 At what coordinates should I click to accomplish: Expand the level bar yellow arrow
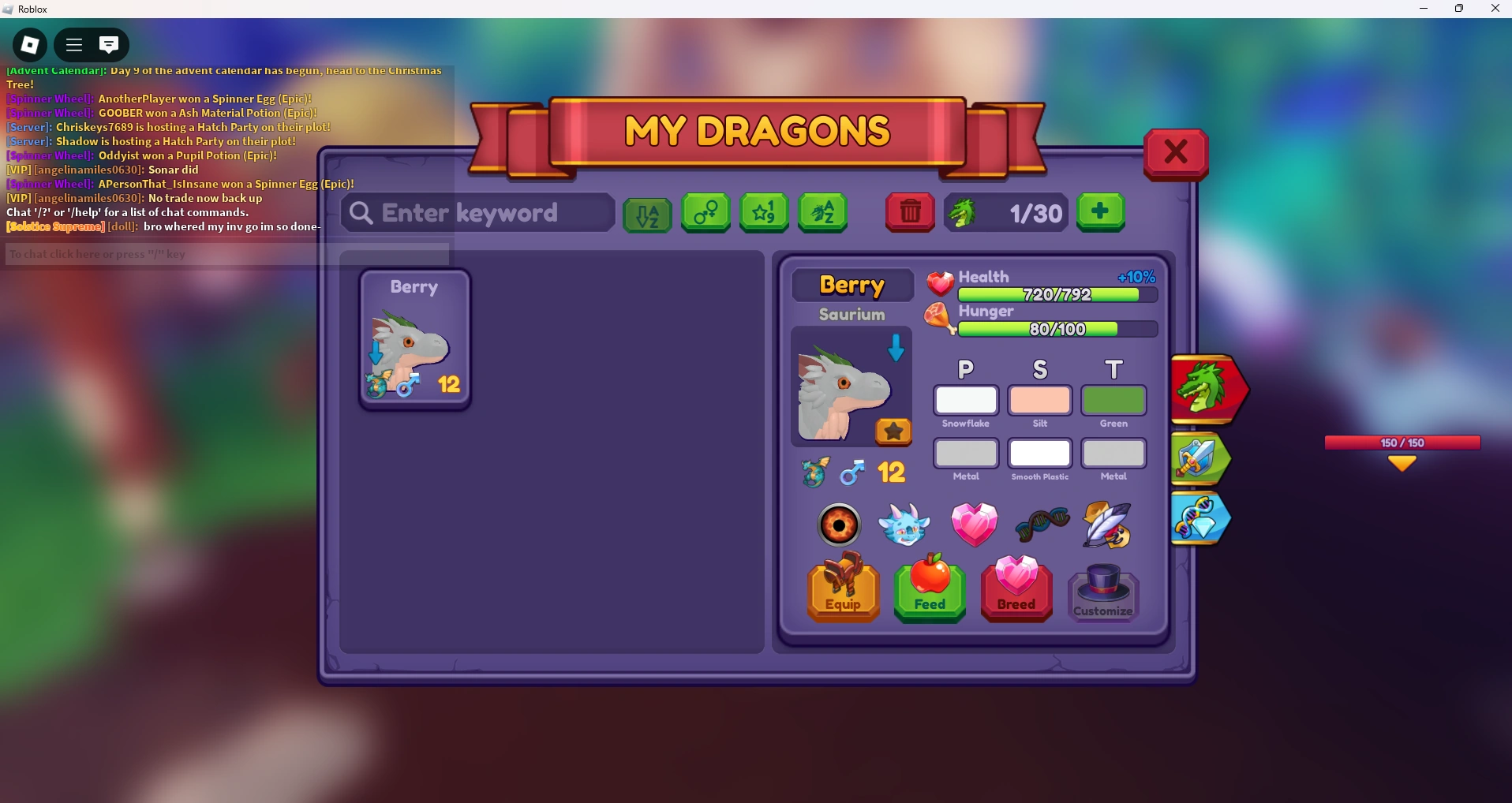click(x=1403, y=464)
